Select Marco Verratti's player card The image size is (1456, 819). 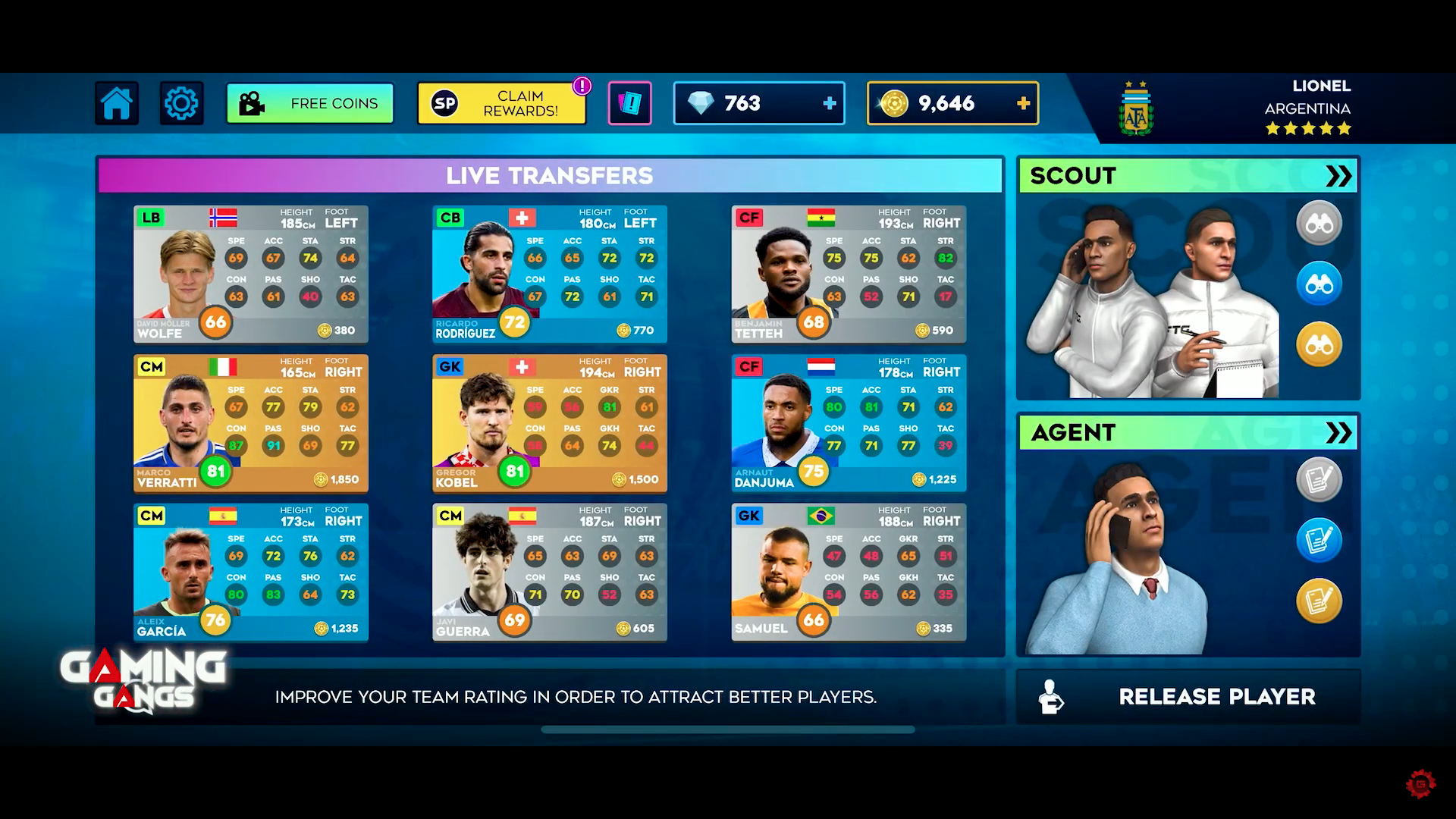pyautogui.click(x=250, y=422)
